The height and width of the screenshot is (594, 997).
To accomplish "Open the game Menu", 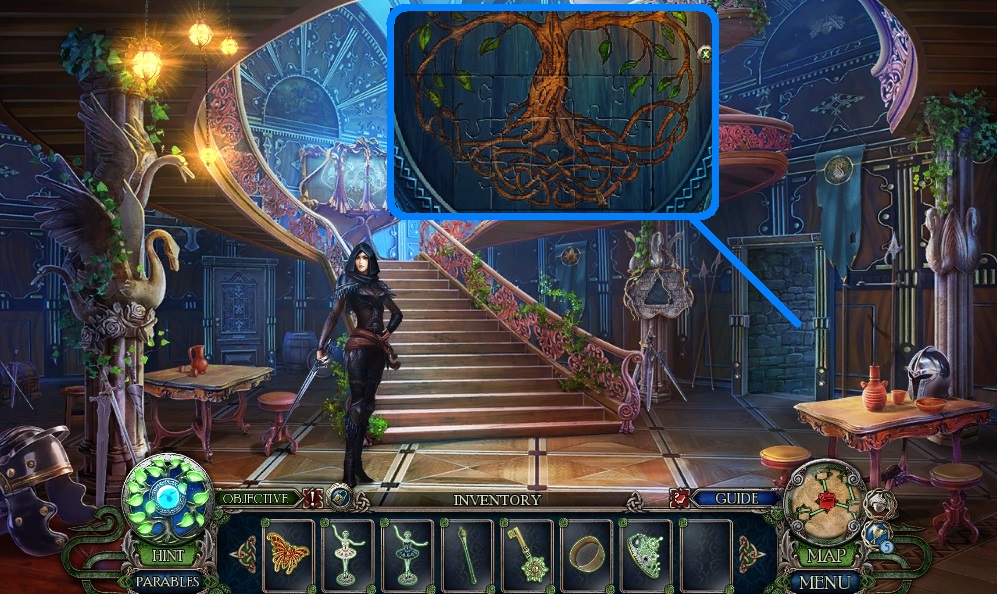I will click(826, 580).
